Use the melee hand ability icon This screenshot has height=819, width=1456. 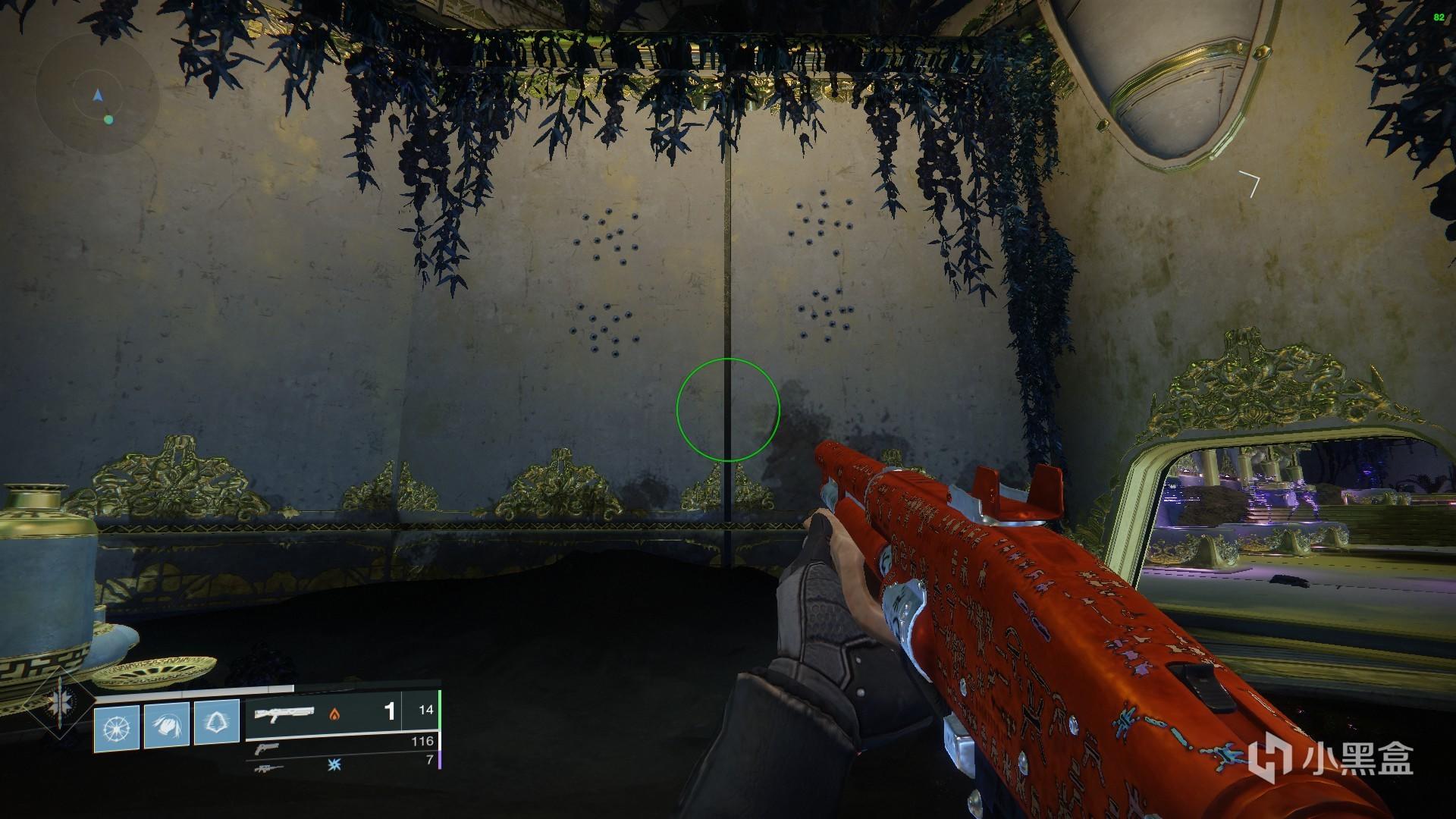(x=167, y=726)
